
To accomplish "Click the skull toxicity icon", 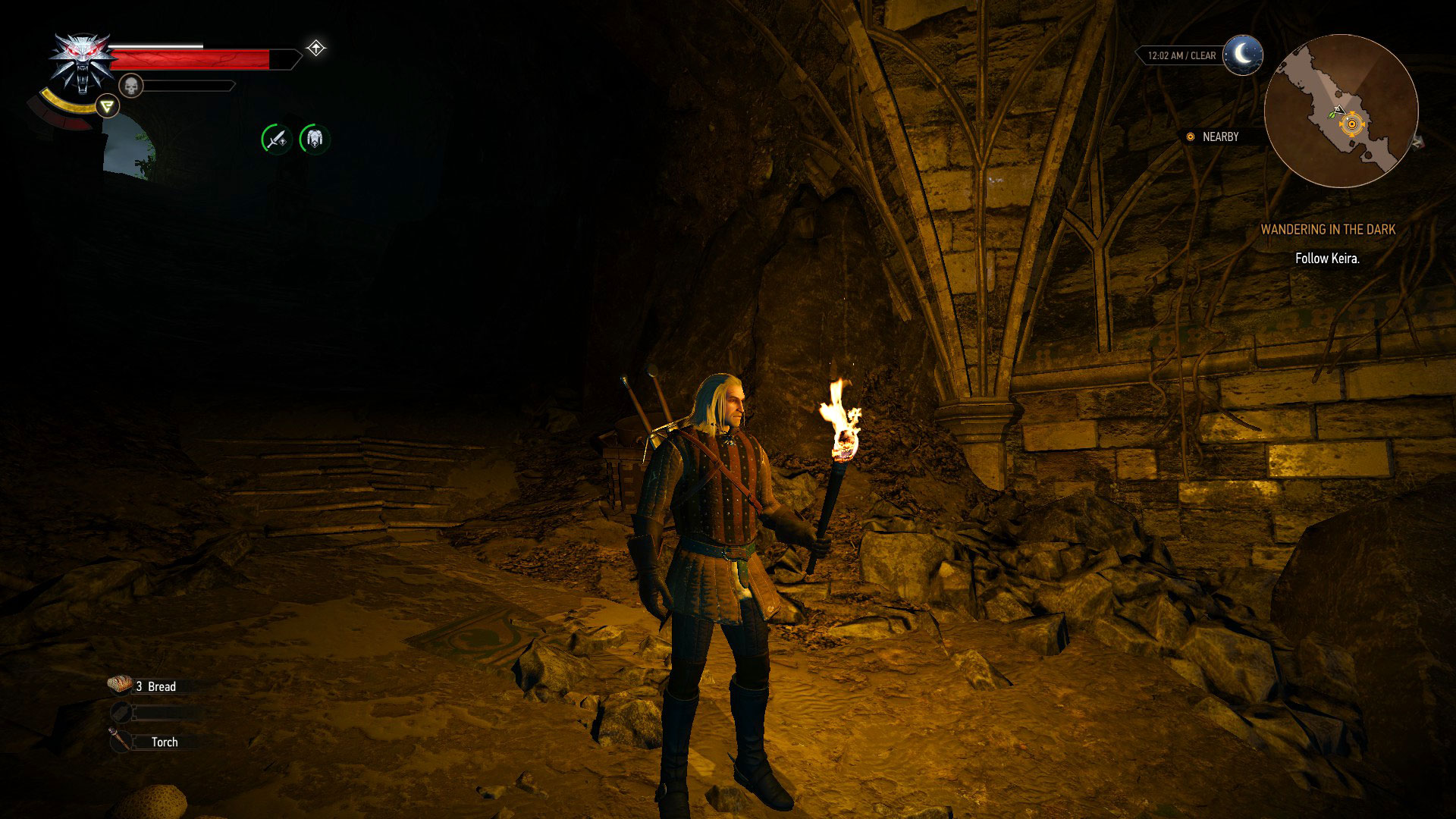I will coord(130,85).
